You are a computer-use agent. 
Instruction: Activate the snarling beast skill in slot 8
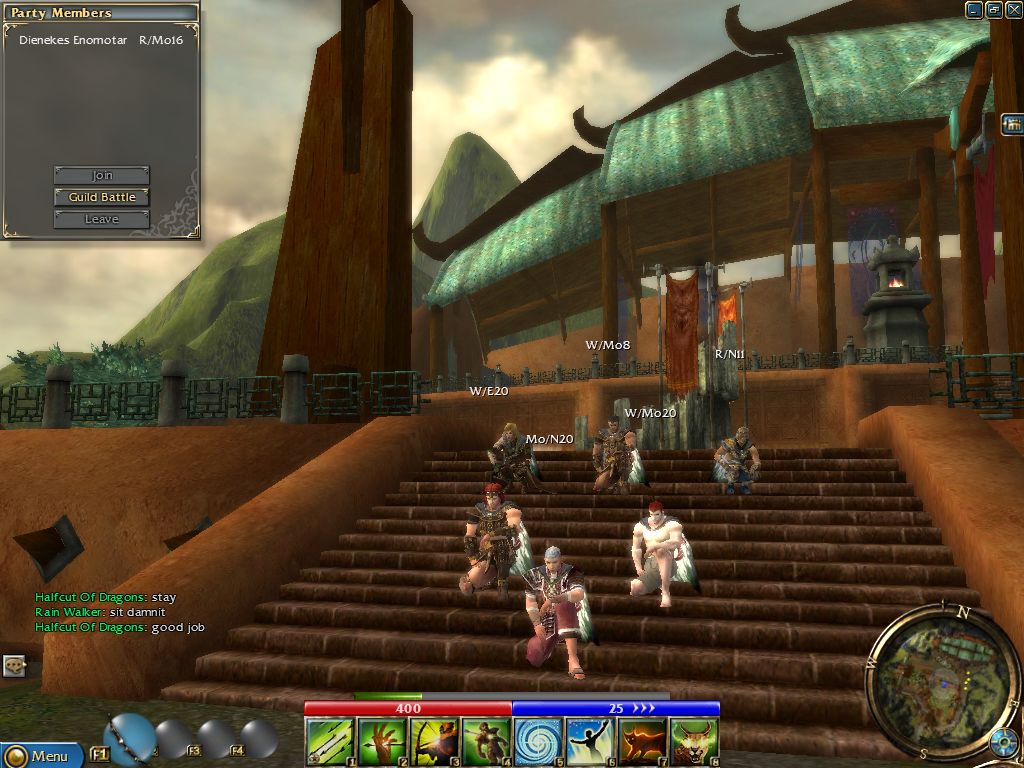coord(694,743)
